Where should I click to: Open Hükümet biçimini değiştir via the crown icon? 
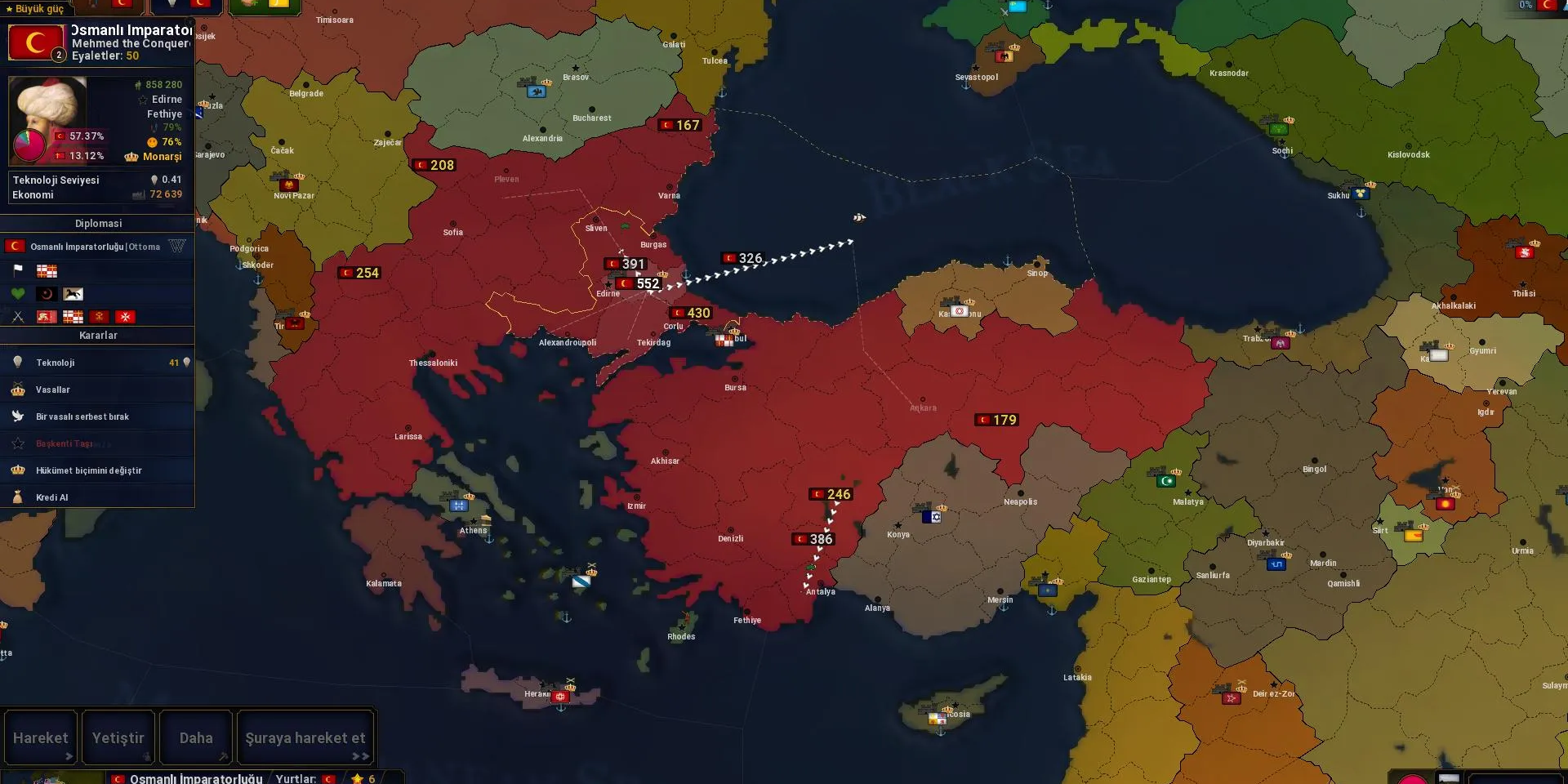point(18,470)
